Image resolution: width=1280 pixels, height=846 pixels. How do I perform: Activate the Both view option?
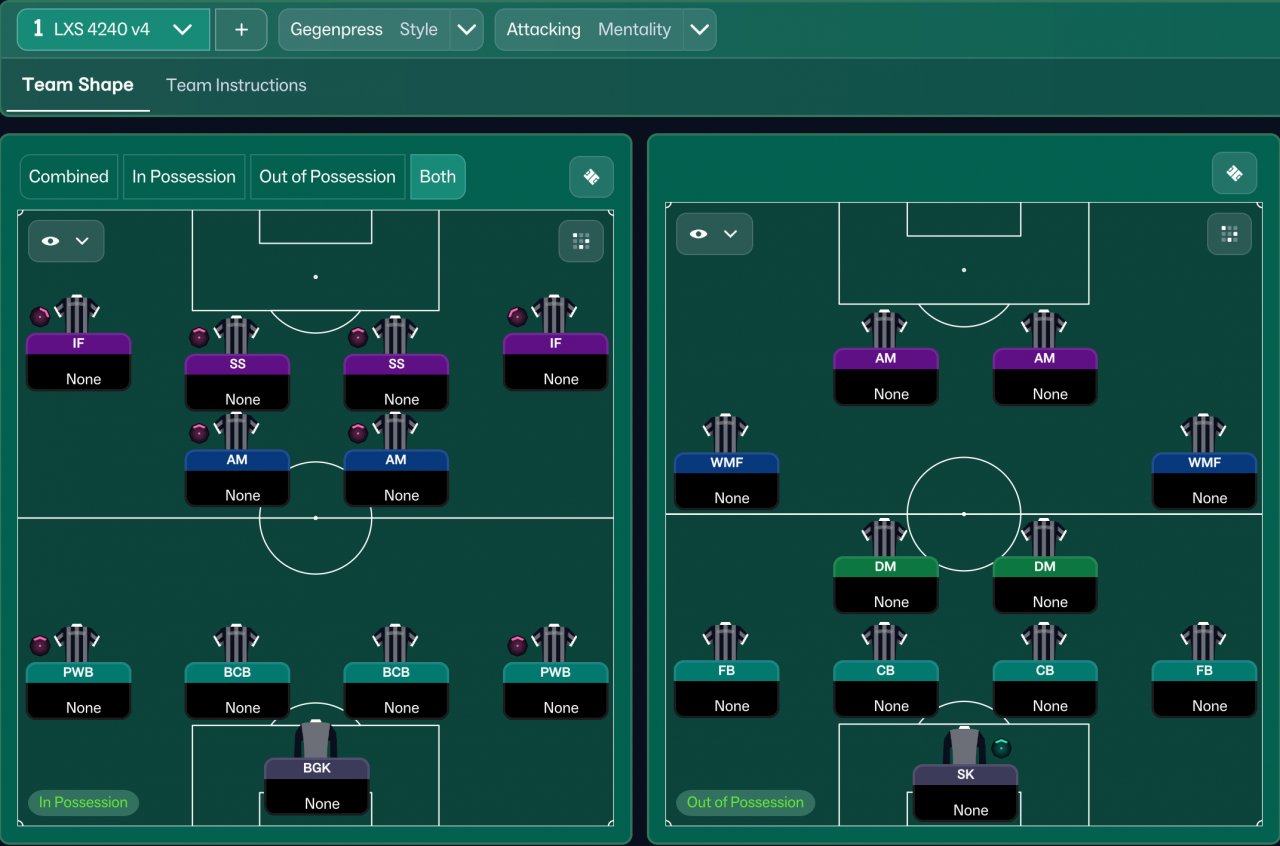tap(437, 176)
